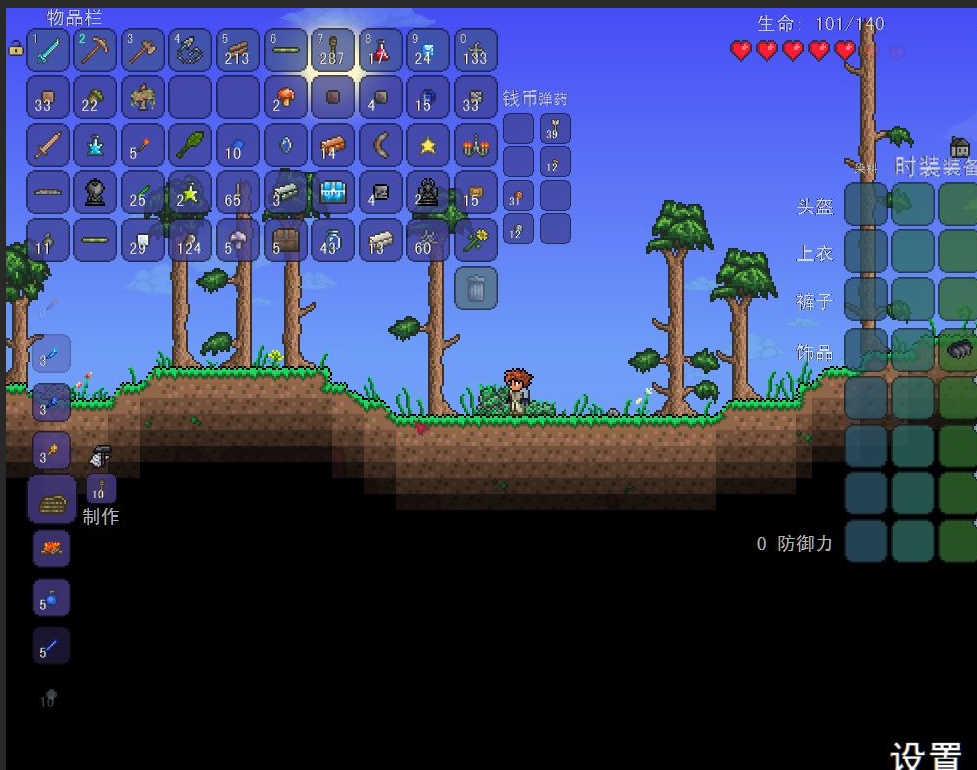Screen dimensions: 977x770
Task: Click the selected wooden platform crafting recipe
Action: click(51, 499)
